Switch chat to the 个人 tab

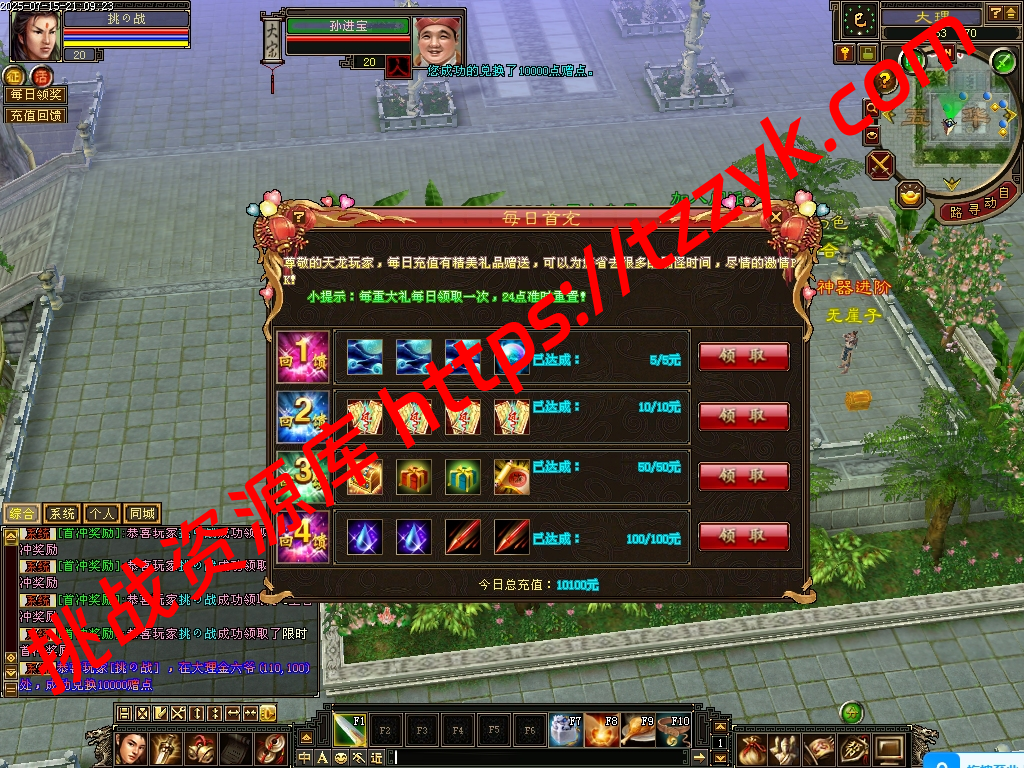tap(101, 513)
